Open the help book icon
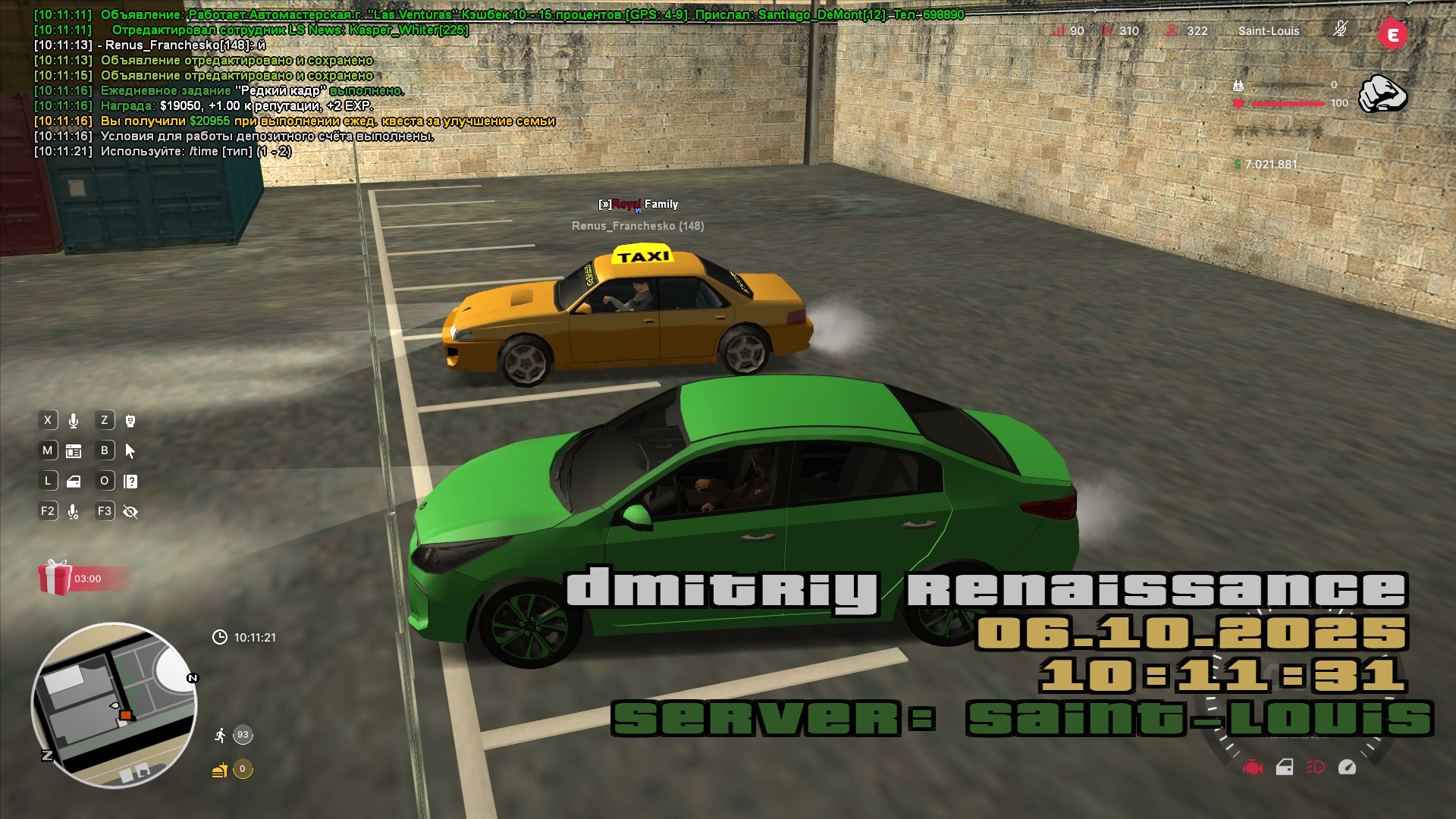 130,482
